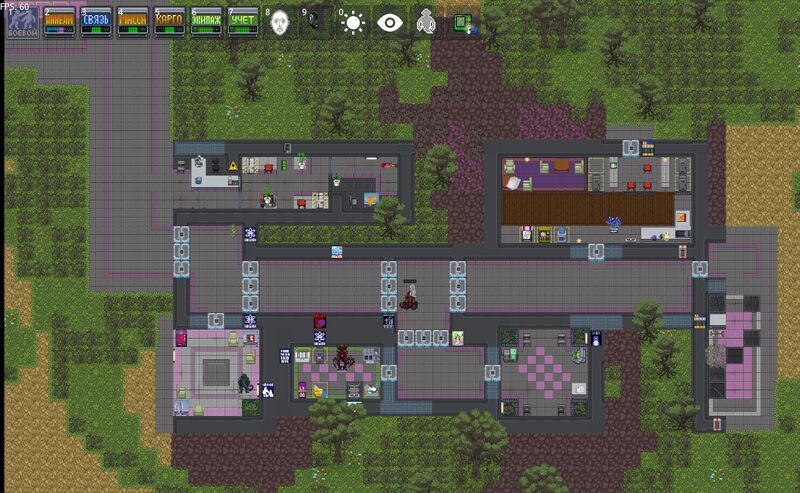Image resolution: width=800 pixels, height=493 pixels.
Task: Click the humanoid figure icon
Action: click(426, 22)
